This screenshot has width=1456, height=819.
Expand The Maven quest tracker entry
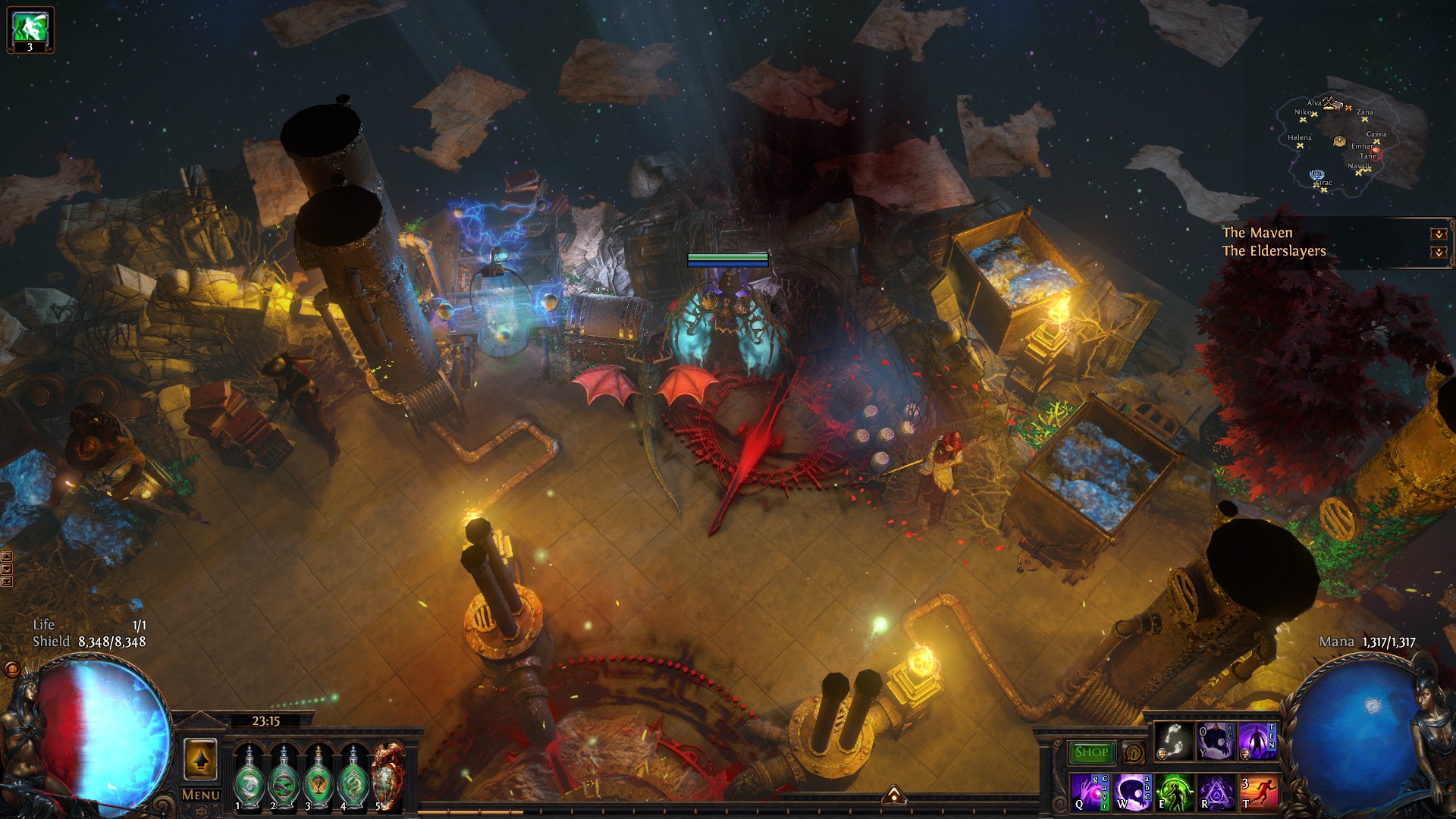point(1438,234)
